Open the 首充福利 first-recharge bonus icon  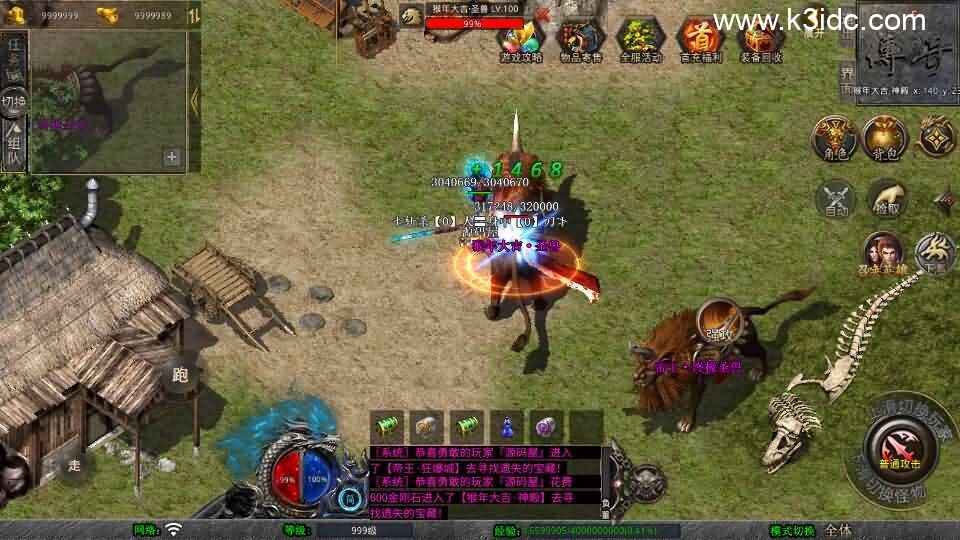[699, 40]
